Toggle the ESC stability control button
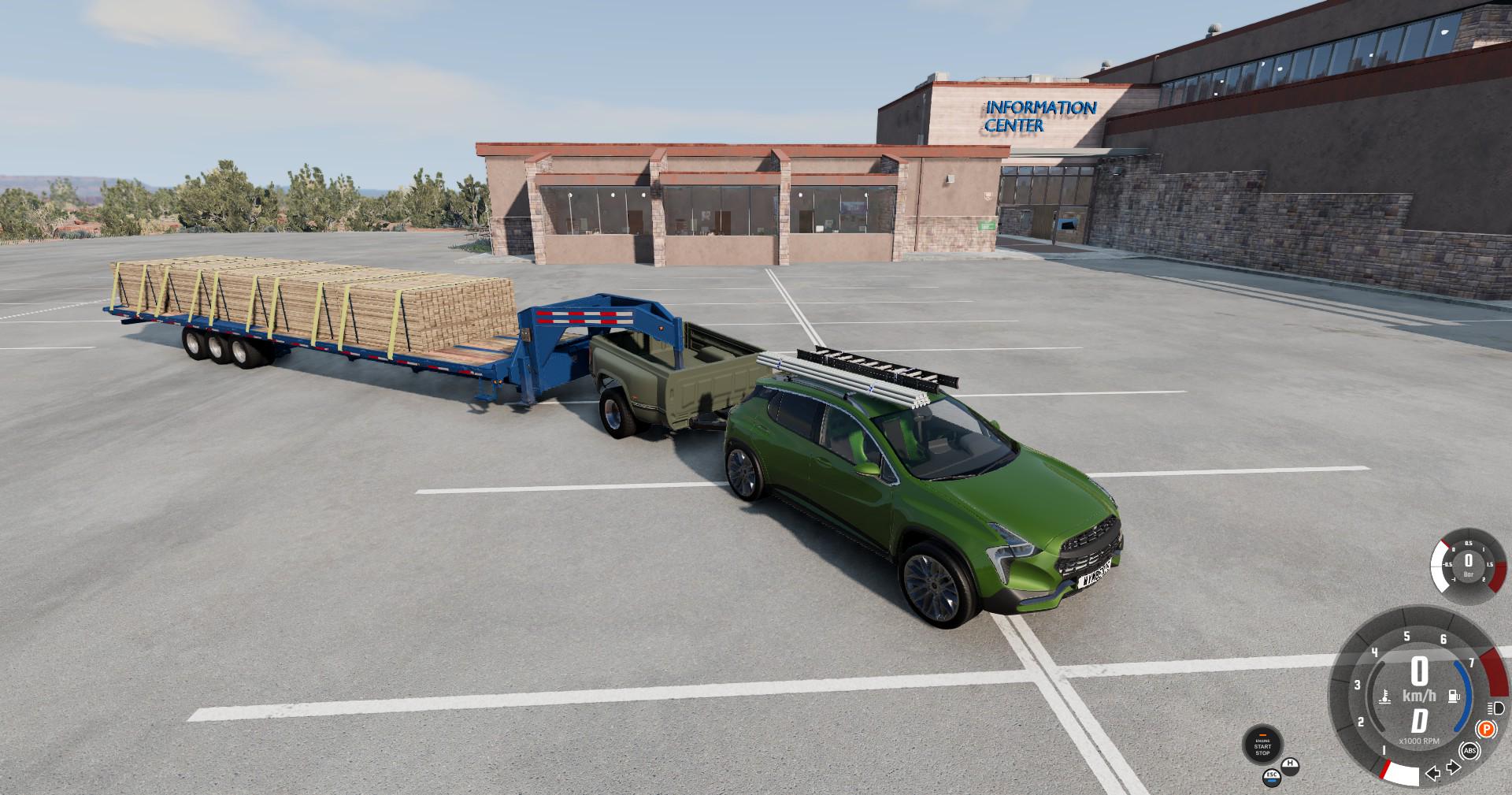The height and width of the screenshot is (795, 1512). pyautogui.click(x=1272, y=778)
